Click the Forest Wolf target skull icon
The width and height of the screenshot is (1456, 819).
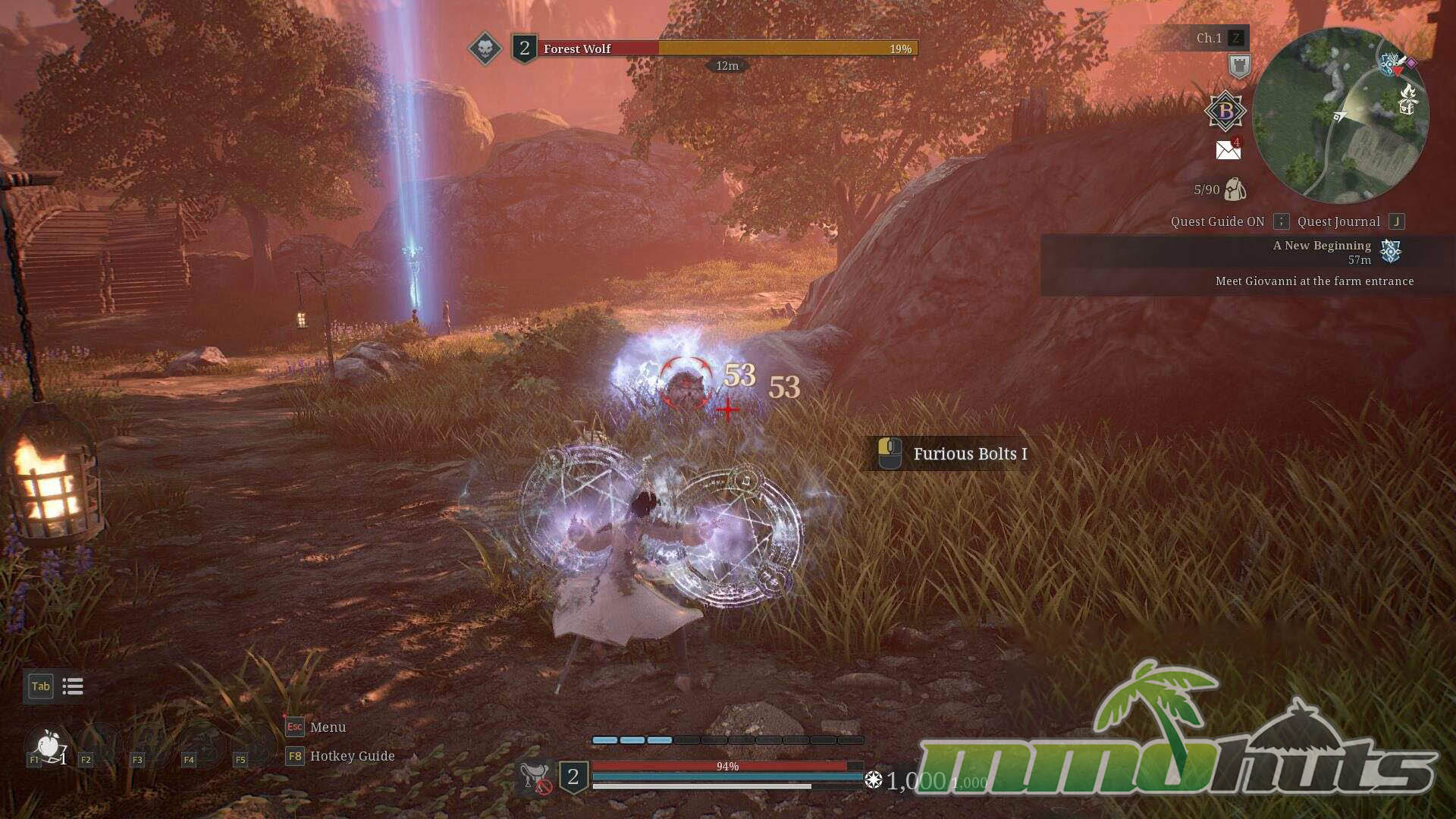485,49
